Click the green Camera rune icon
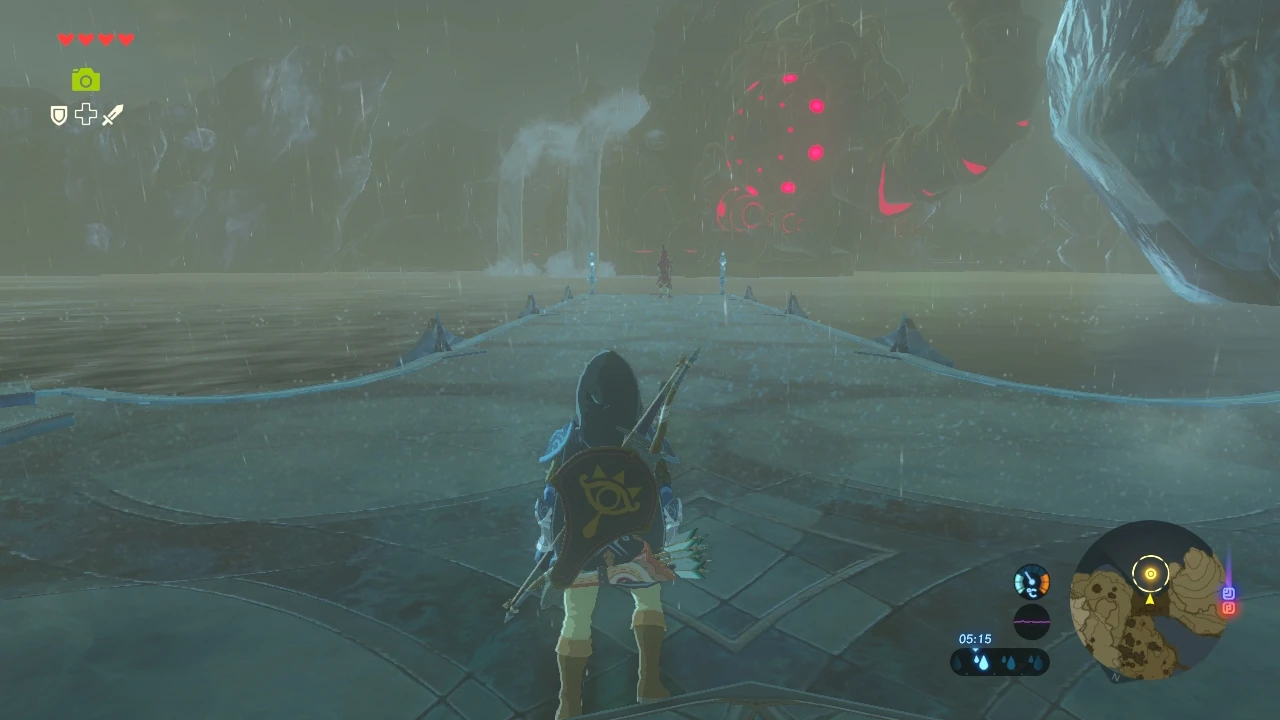 coord(86,79)
